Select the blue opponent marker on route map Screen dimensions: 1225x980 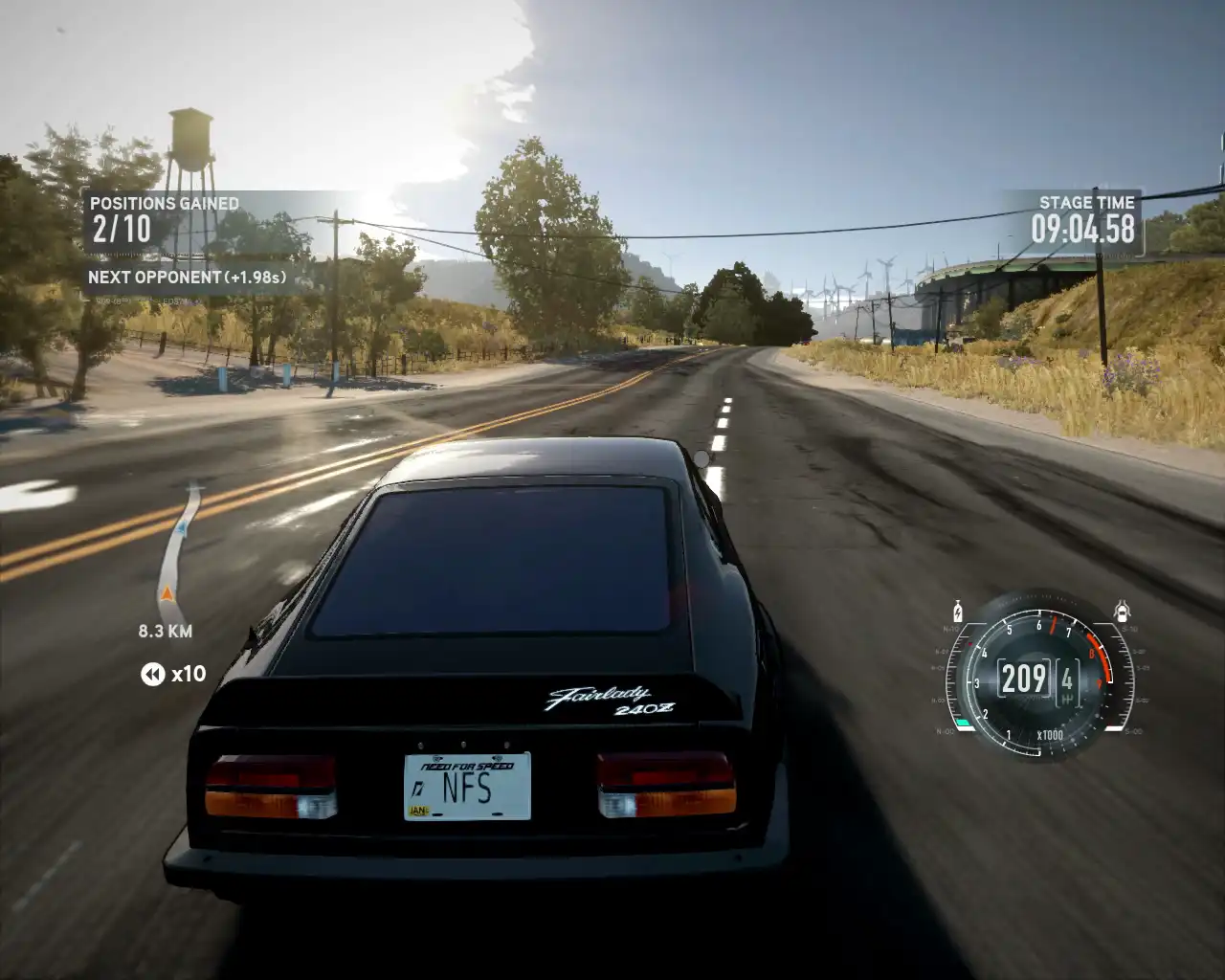pos(181,525)
